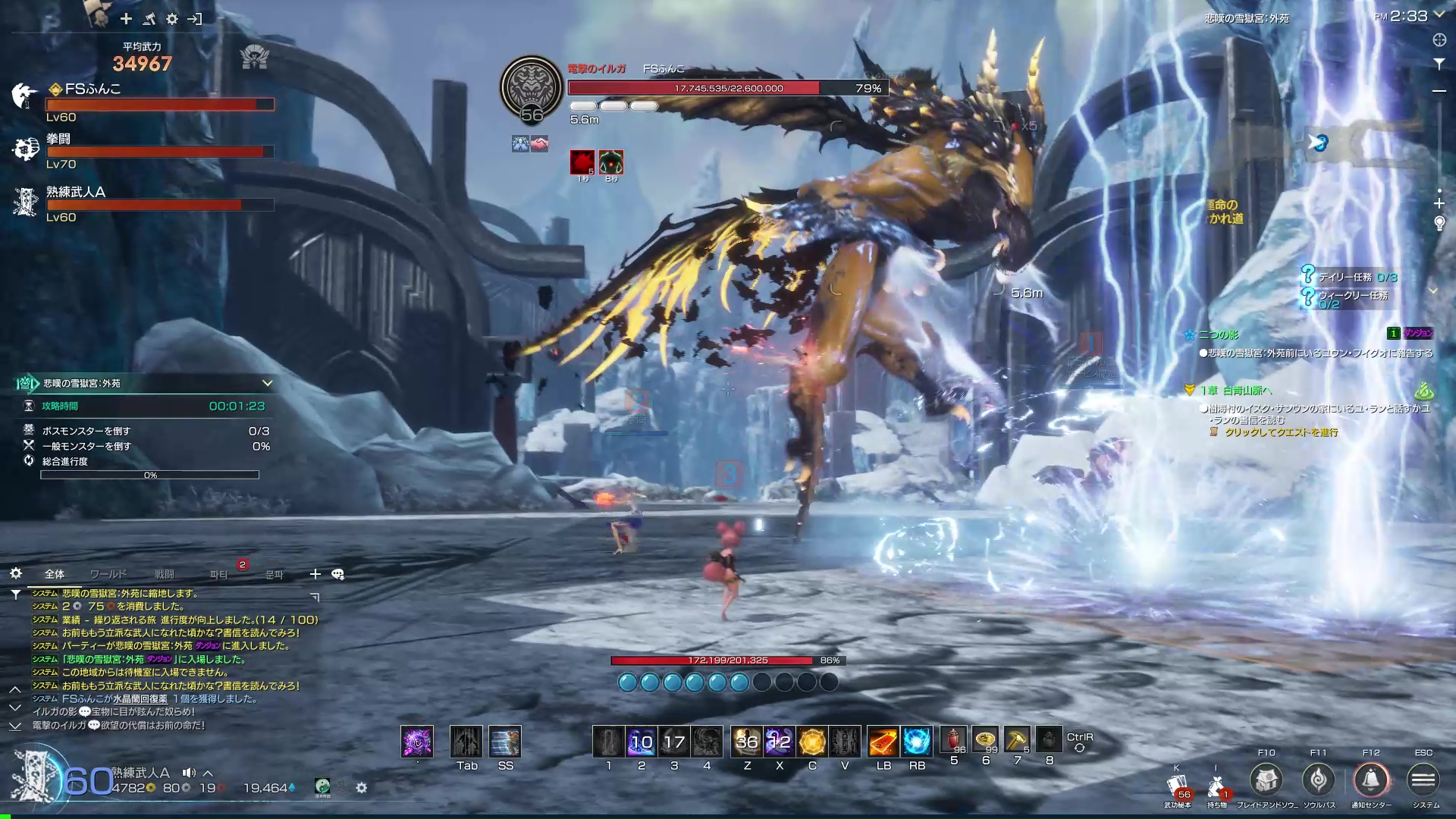The image size is (1456, 819).
Task: Add a new chat tab with plus
Action: pyautogui.click(x=315, y=574)
